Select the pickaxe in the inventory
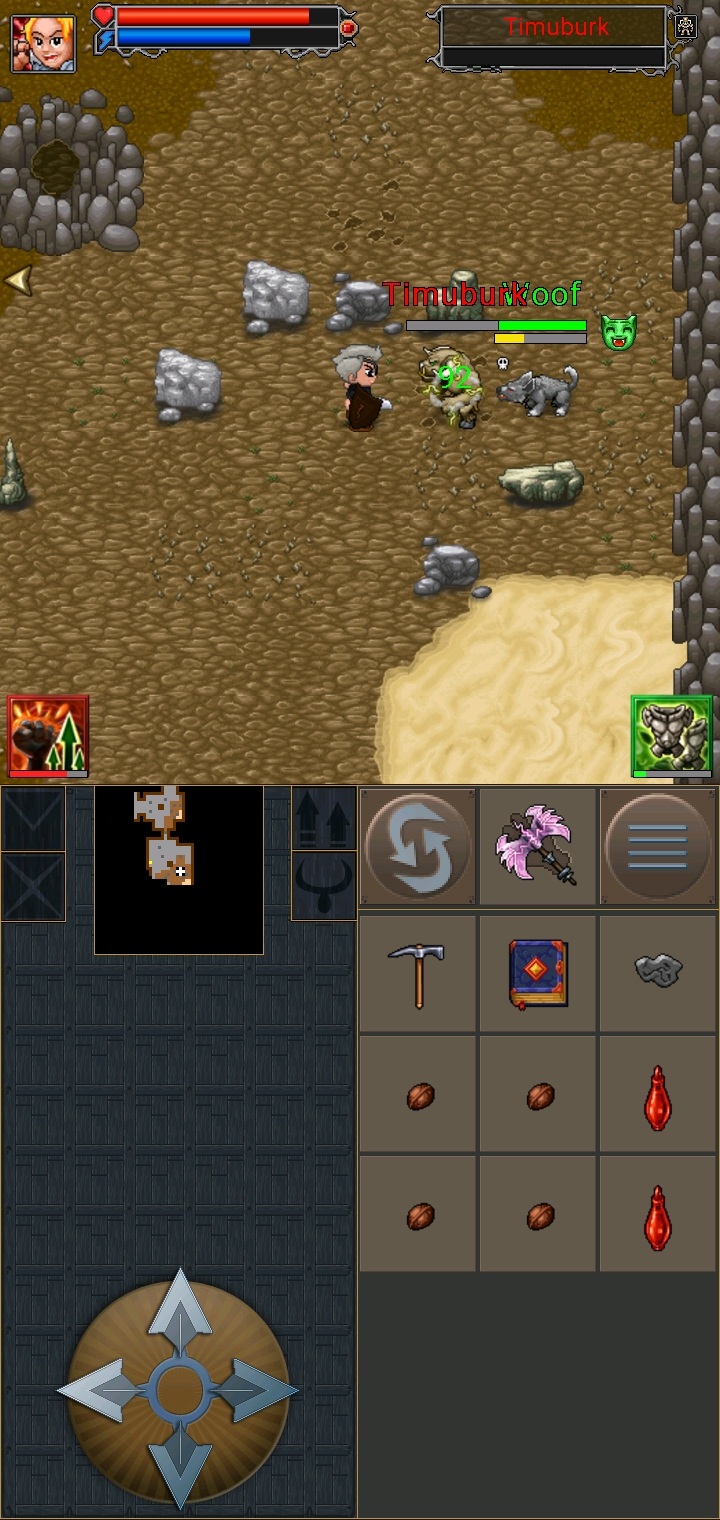This screenshot has height=1520, width=720. [418, 973]
